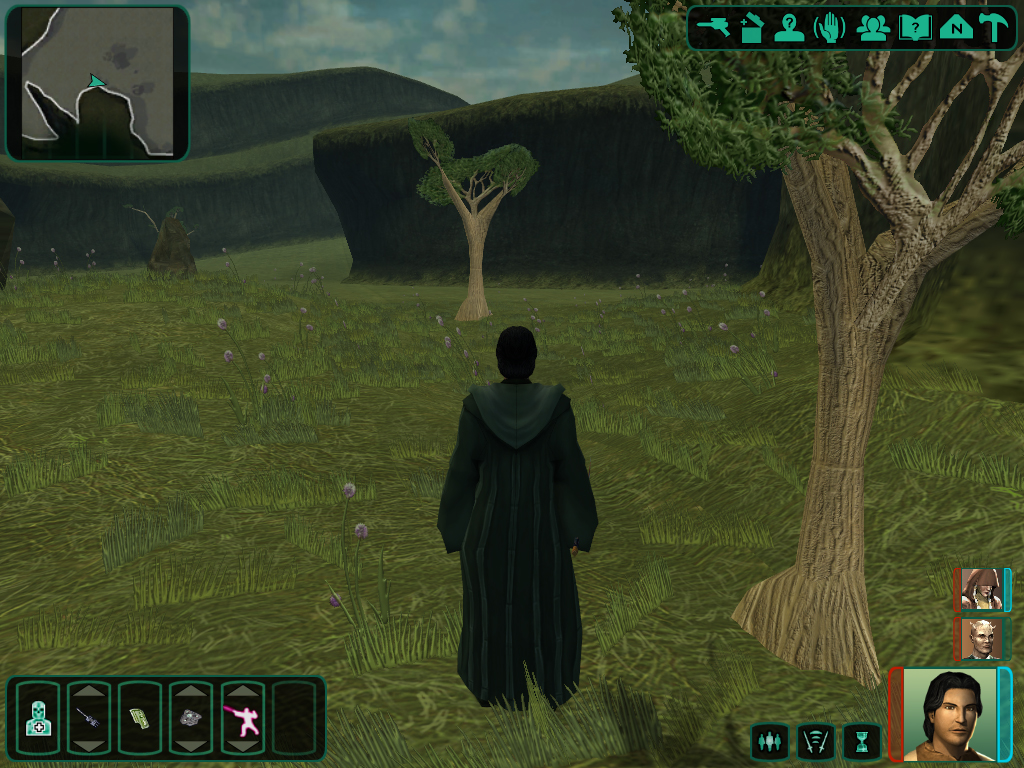The image size is (1024, 768).
Task: Open the options hammer icon
Action: tap(994, 27)
